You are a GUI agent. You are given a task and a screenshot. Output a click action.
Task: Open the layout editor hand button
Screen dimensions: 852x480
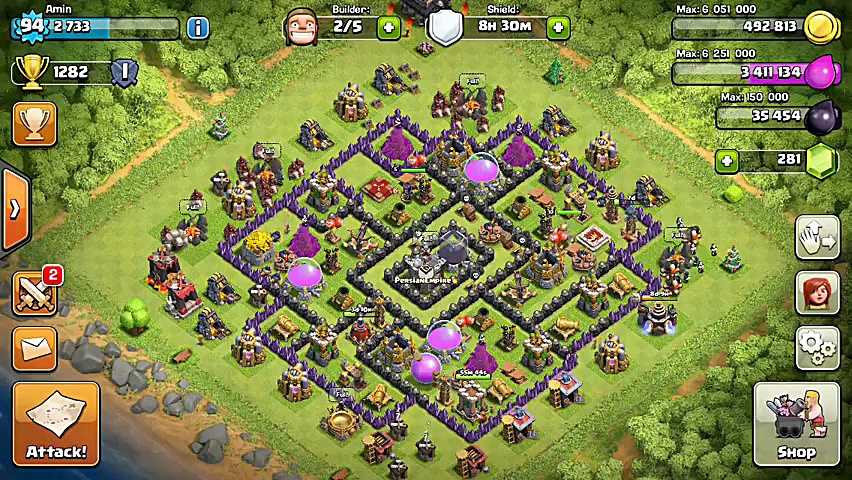point(817,237)
